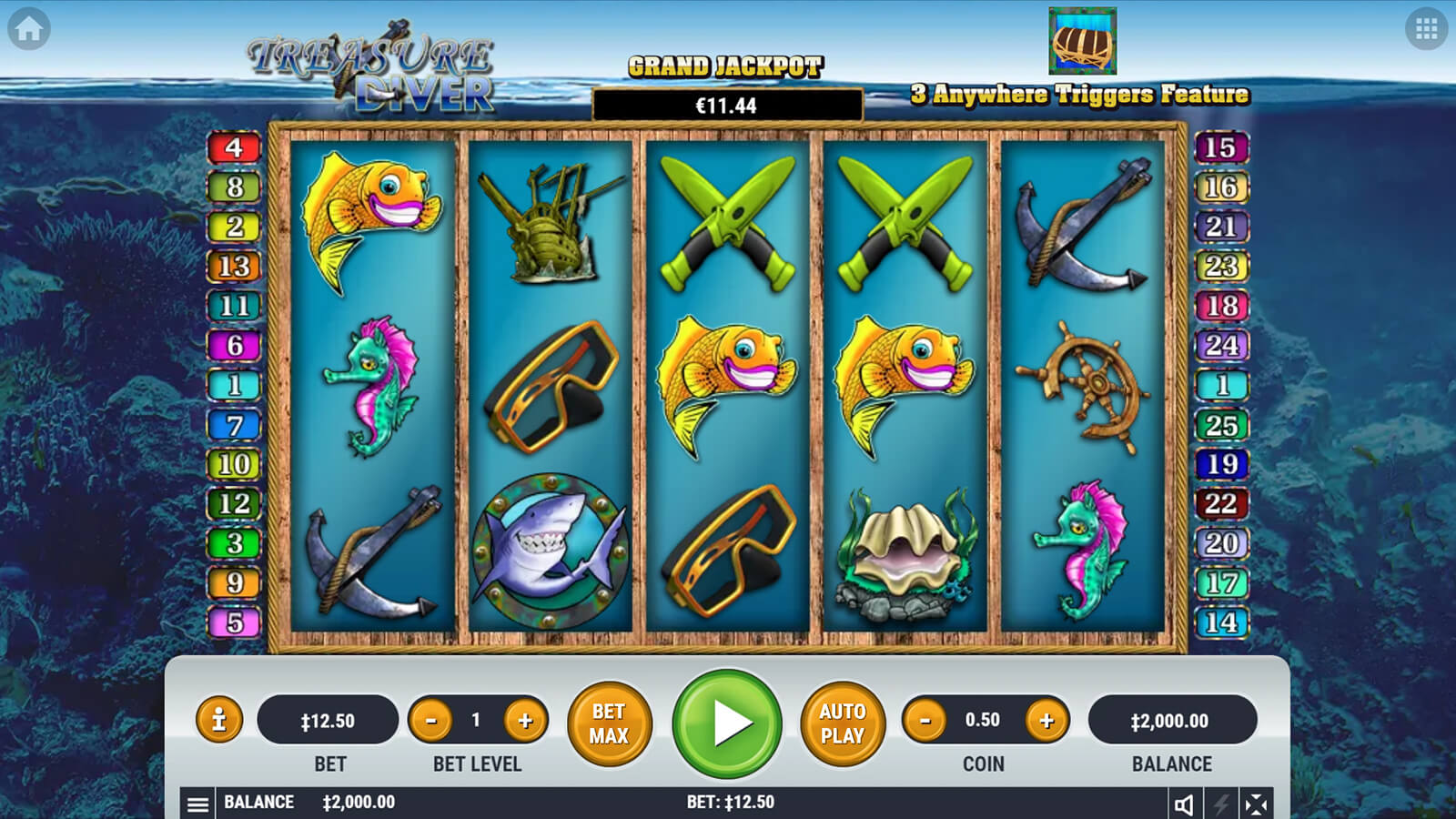This screenshot has height=819, width=1456.
Task: Click the BET MAX button
Action: [609, 723]
